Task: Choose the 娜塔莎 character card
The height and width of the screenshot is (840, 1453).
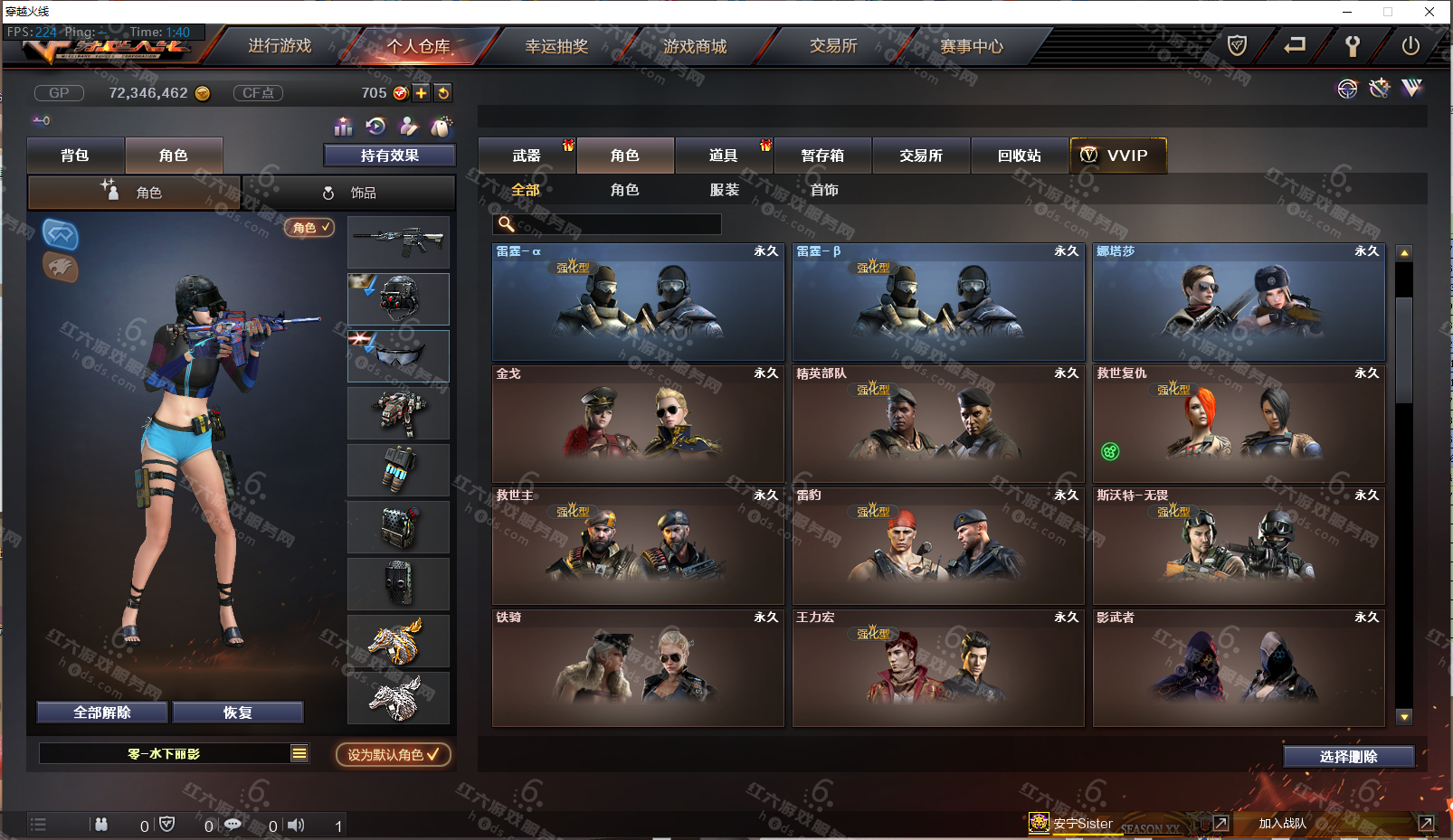Action: [1238, 302]
